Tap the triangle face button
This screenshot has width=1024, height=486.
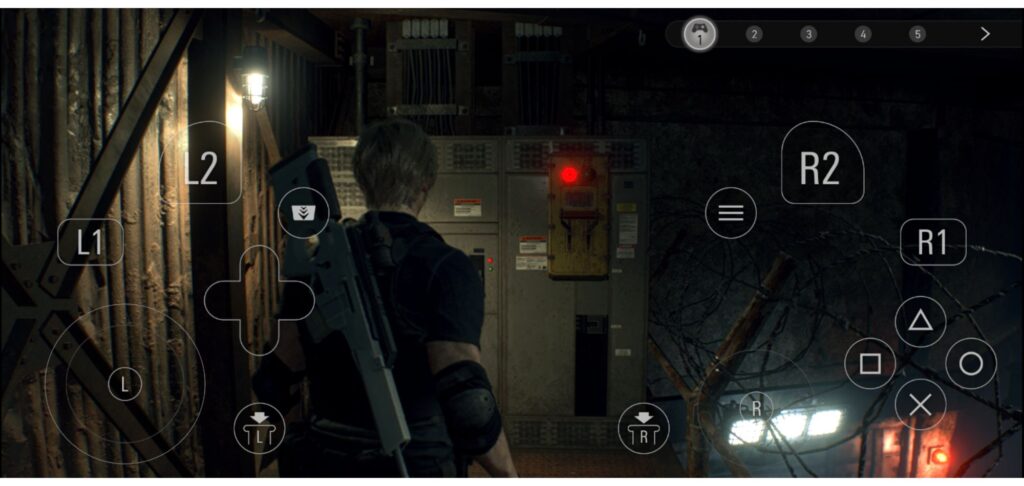coord(920,321)
